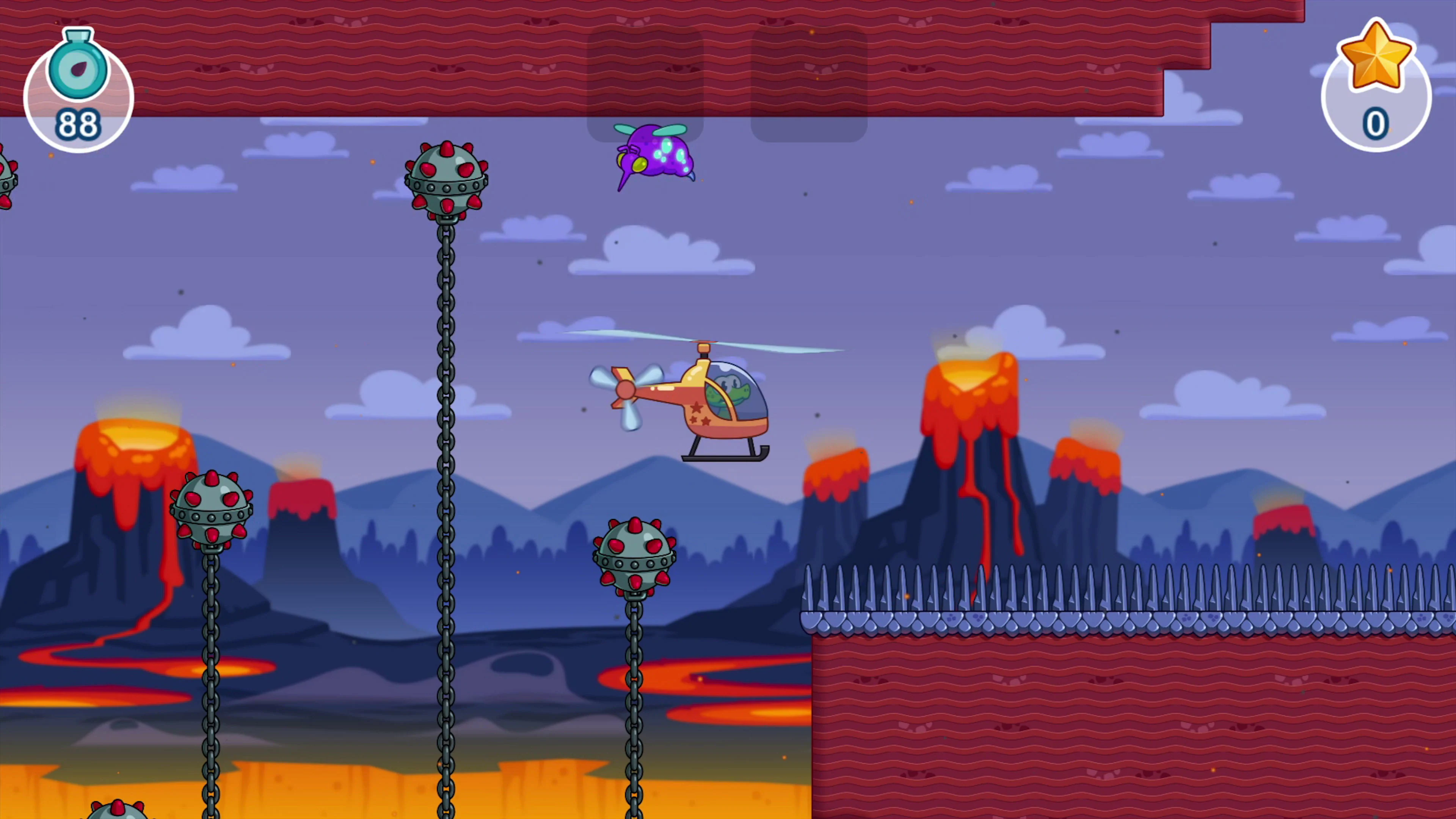Click the star score counter showing 0
Screen dimensions: 1456x819
(1376, 85)
